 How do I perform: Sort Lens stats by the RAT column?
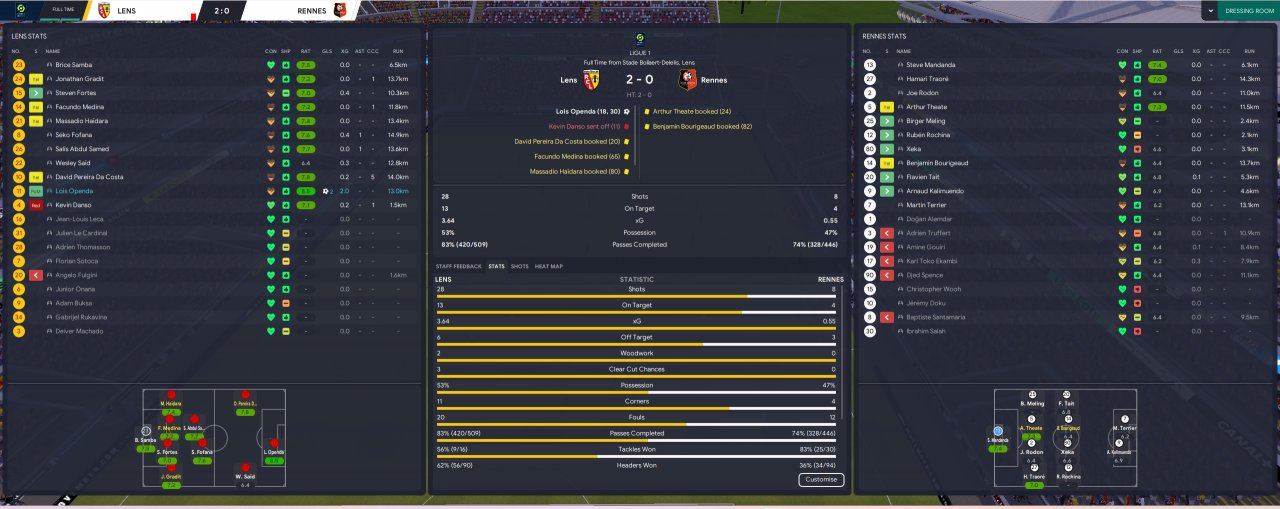(305, 51)
